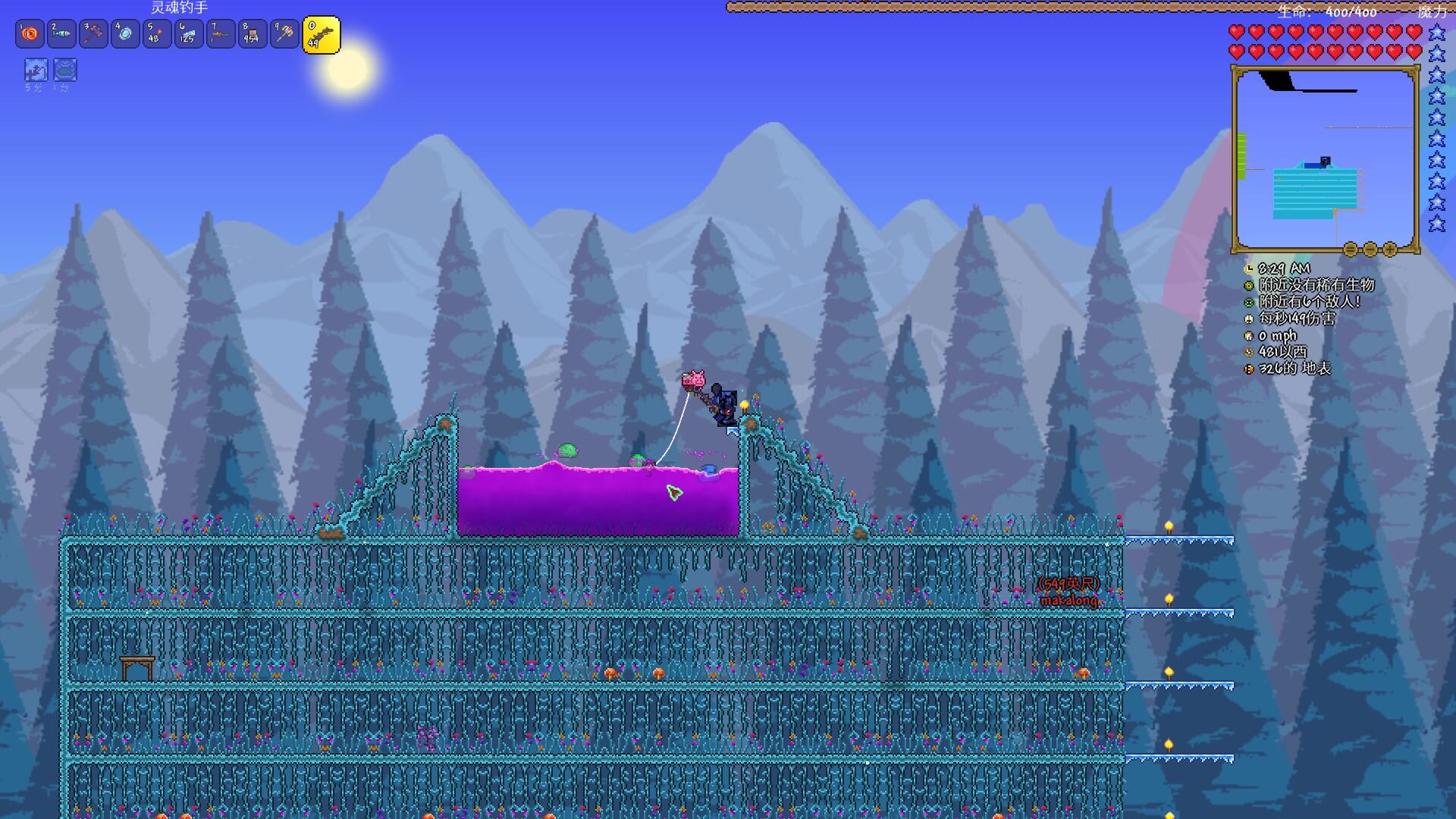Choose the 125-stack item in slot 6
Screen dimensions: 1456x819
(189, 34)
